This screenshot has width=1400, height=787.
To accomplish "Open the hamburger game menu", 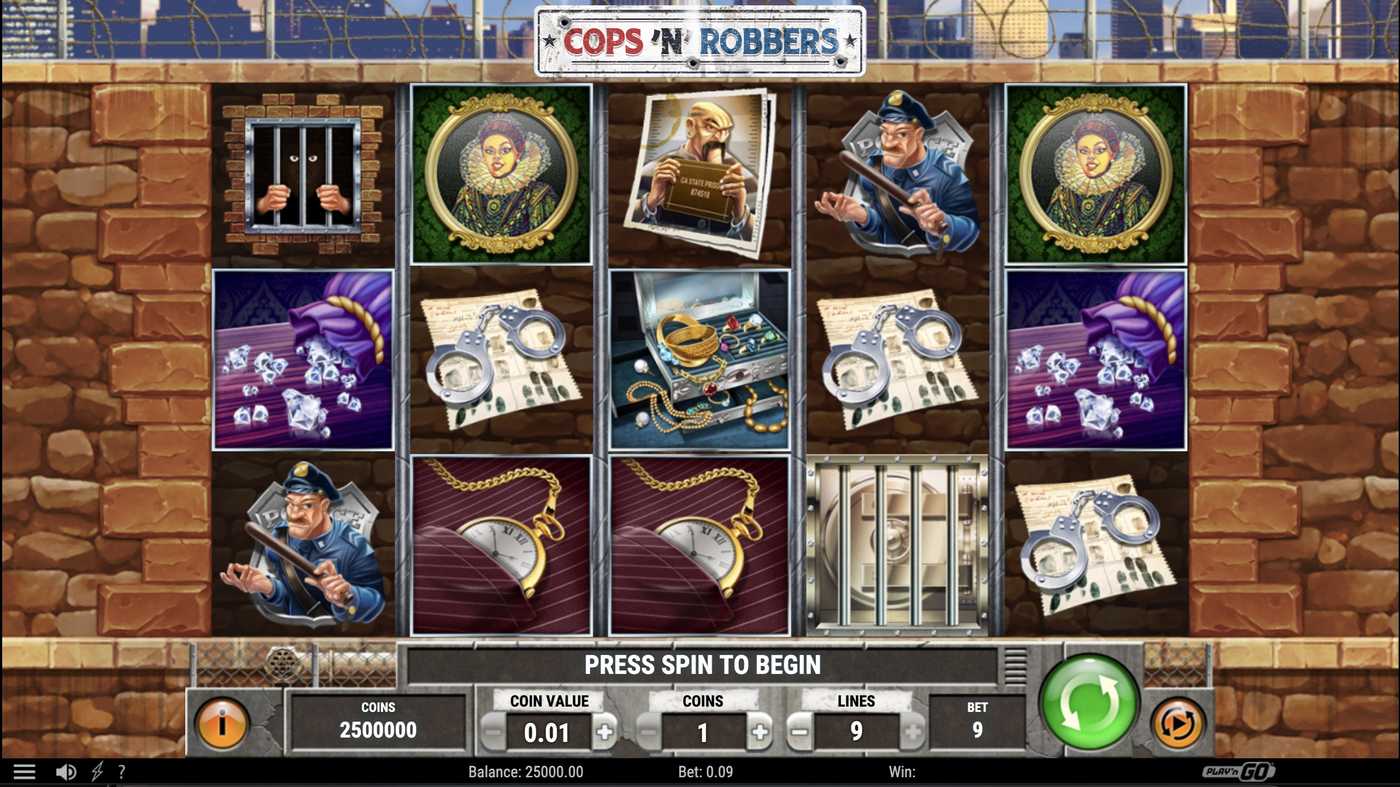I will click(x=25, y=770).
